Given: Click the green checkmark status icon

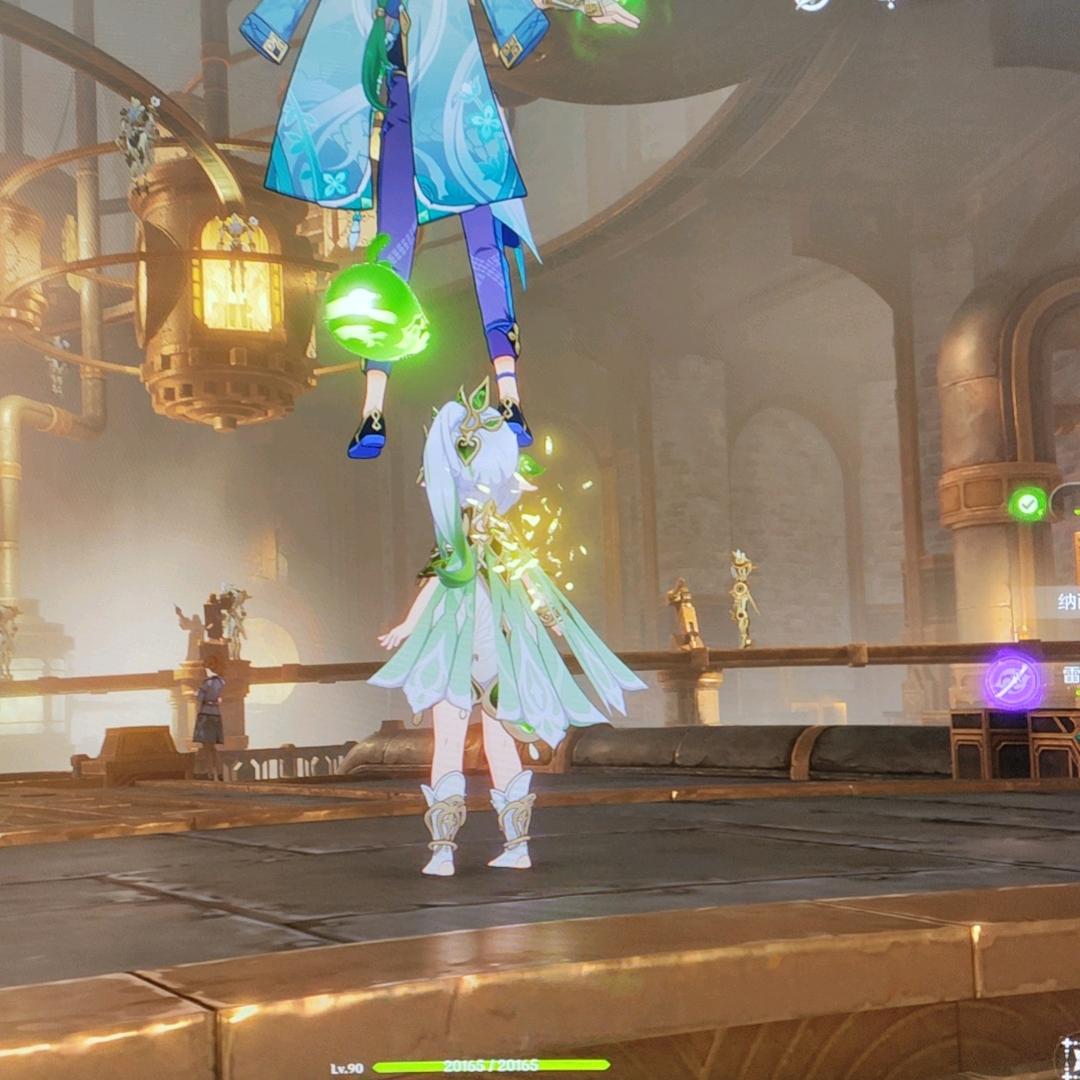Looking at the screenshot, I should pyautogui.click(x=1027, y=503).
